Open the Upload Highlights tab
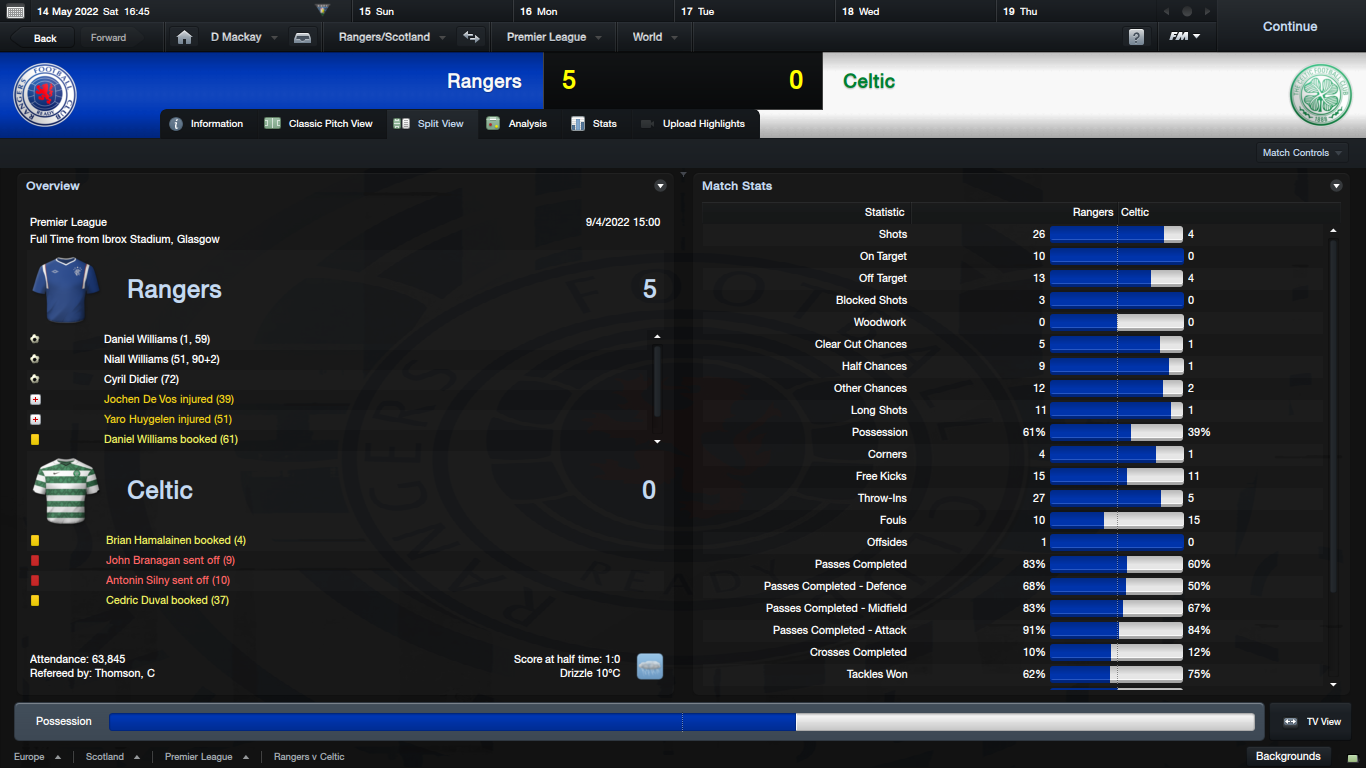 (693, 124)
